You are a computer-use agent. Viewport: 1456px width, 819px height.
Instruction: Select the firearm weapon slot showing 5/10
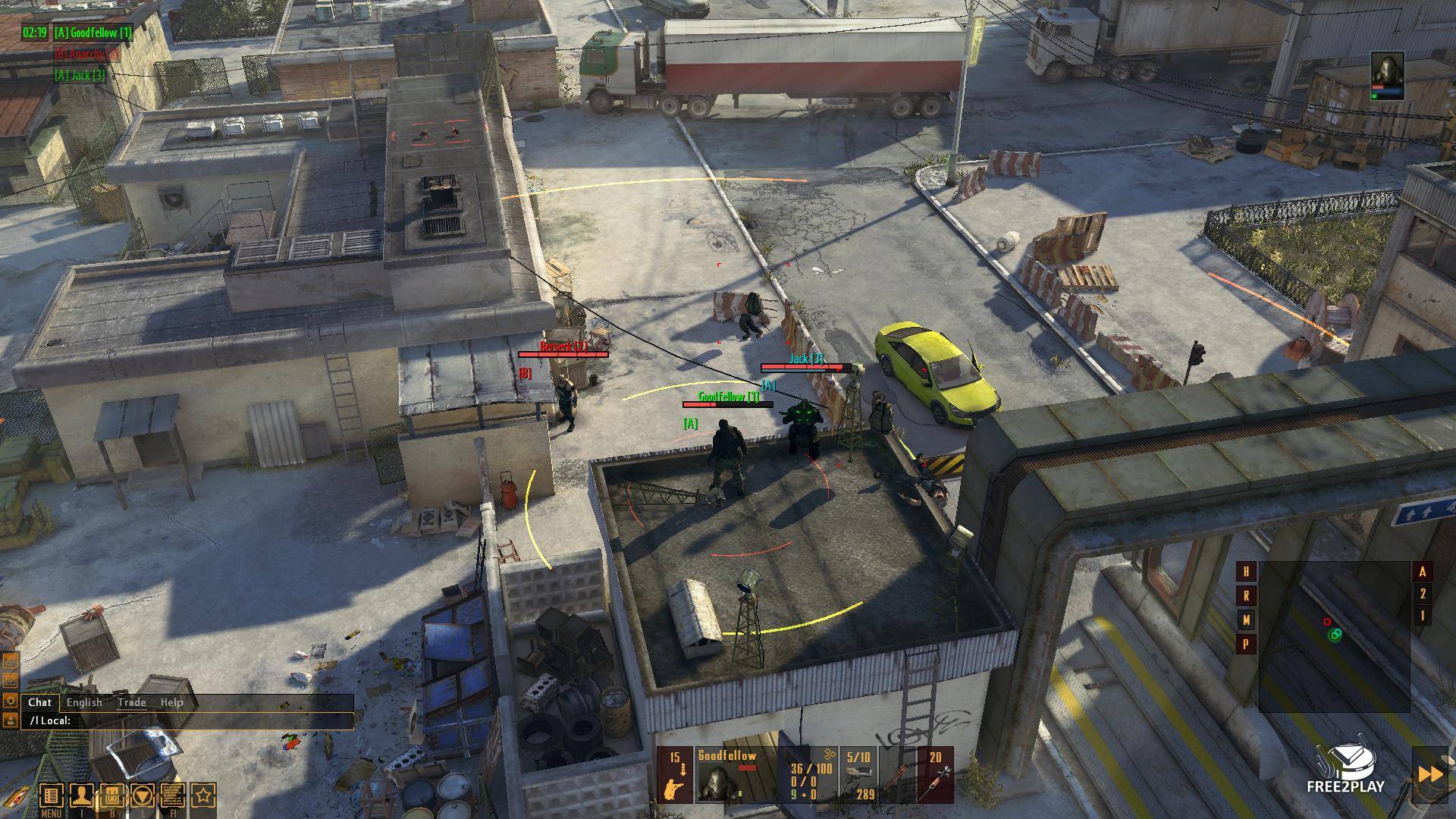(x=859, y=775)
